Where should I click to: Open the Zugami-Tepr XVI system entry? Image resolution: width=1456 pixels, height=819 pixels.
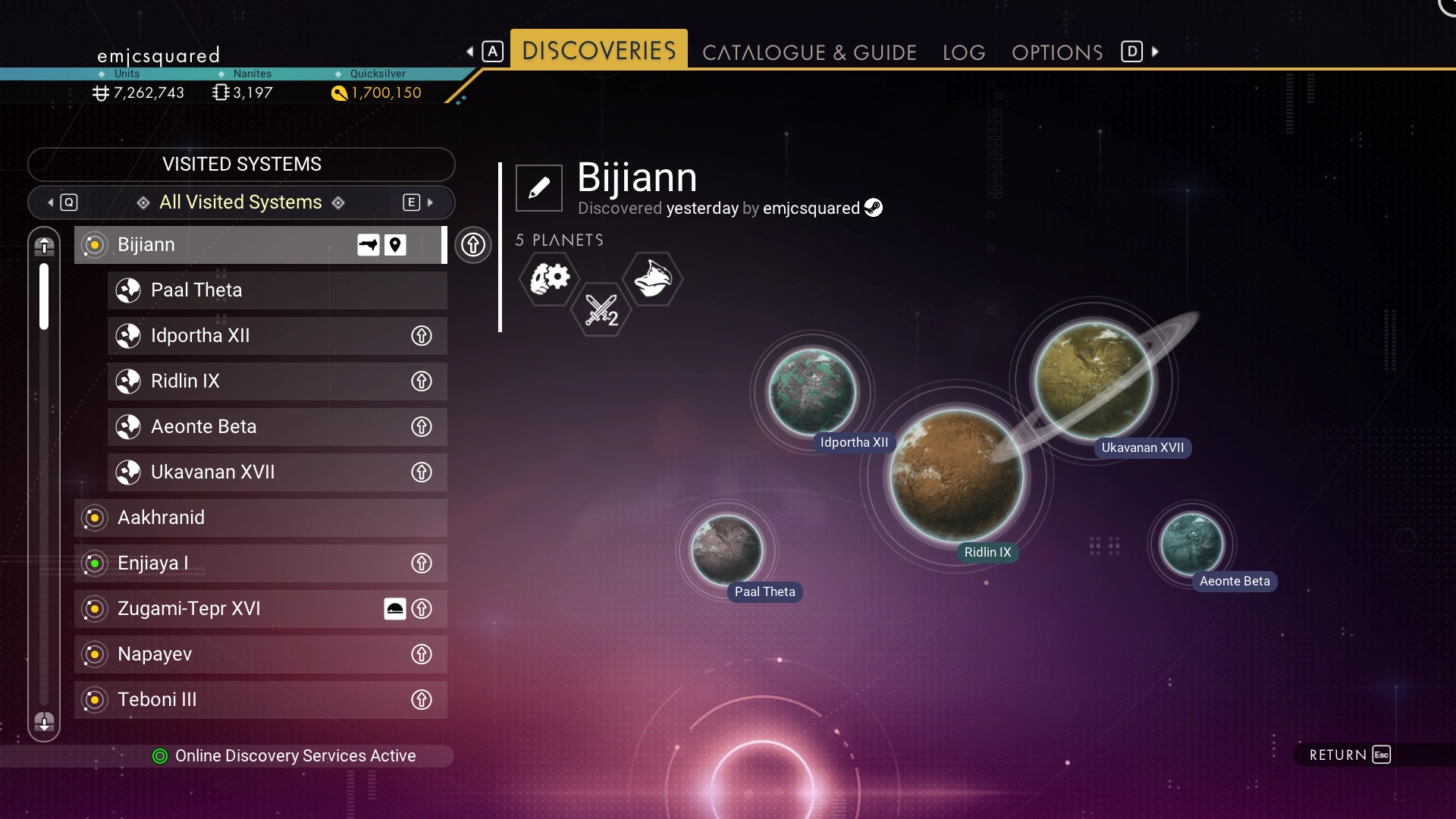point(227,609)
